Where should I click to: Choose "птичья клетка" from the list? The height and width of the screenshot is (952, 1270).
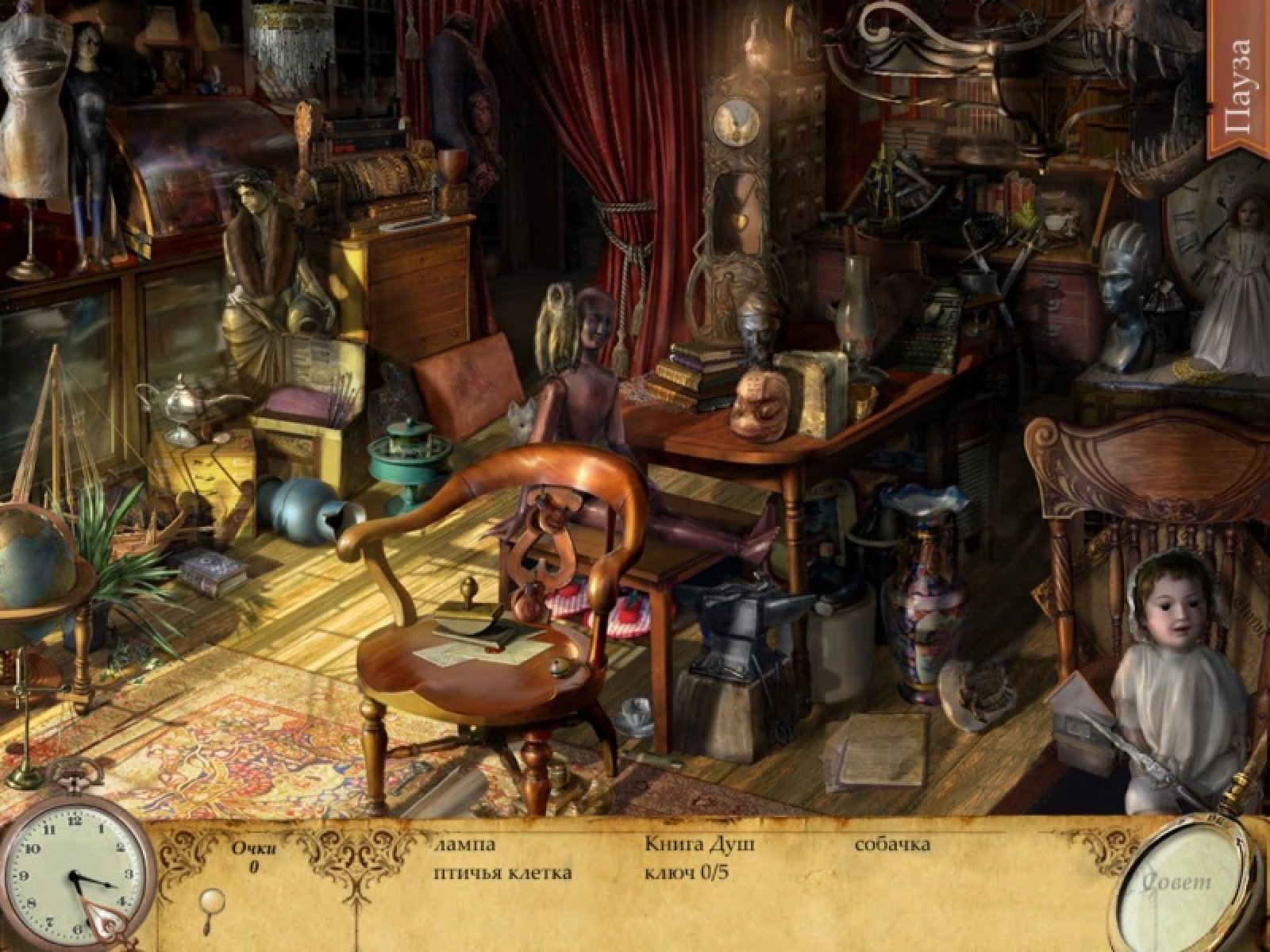coord(502,873)
